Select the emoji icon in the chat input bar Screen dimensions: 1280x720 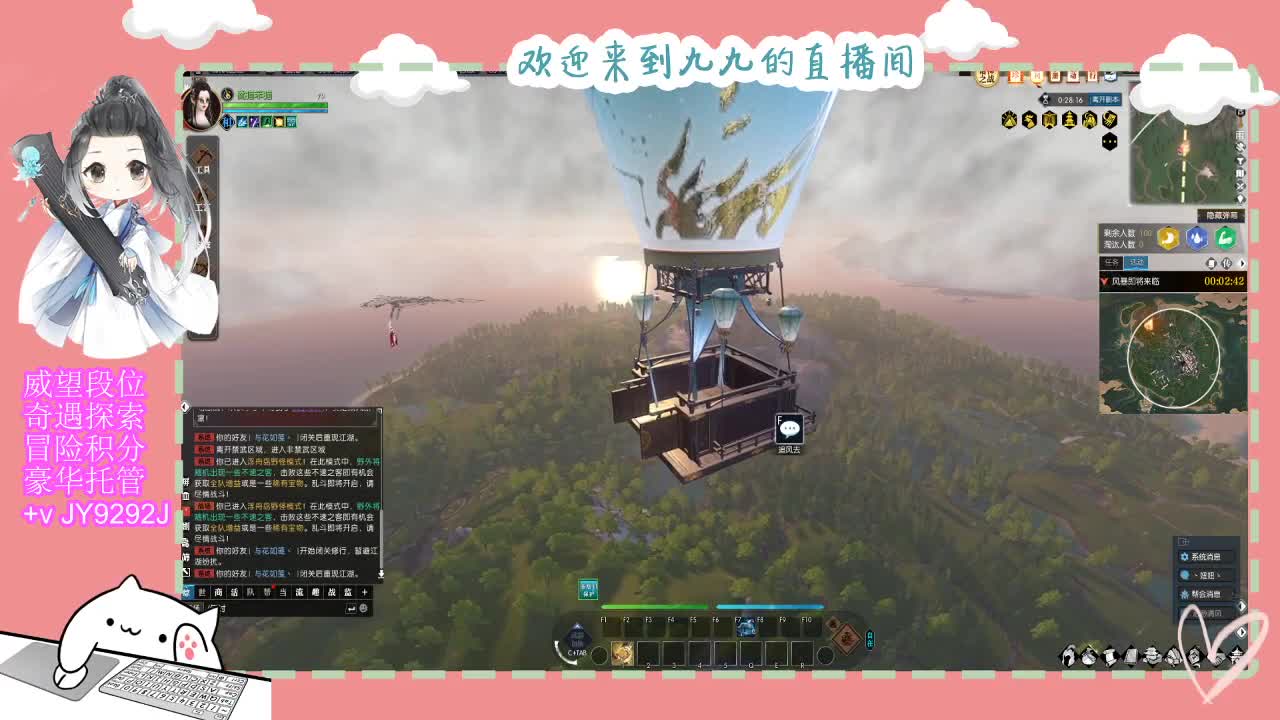[x=363, y=608]
